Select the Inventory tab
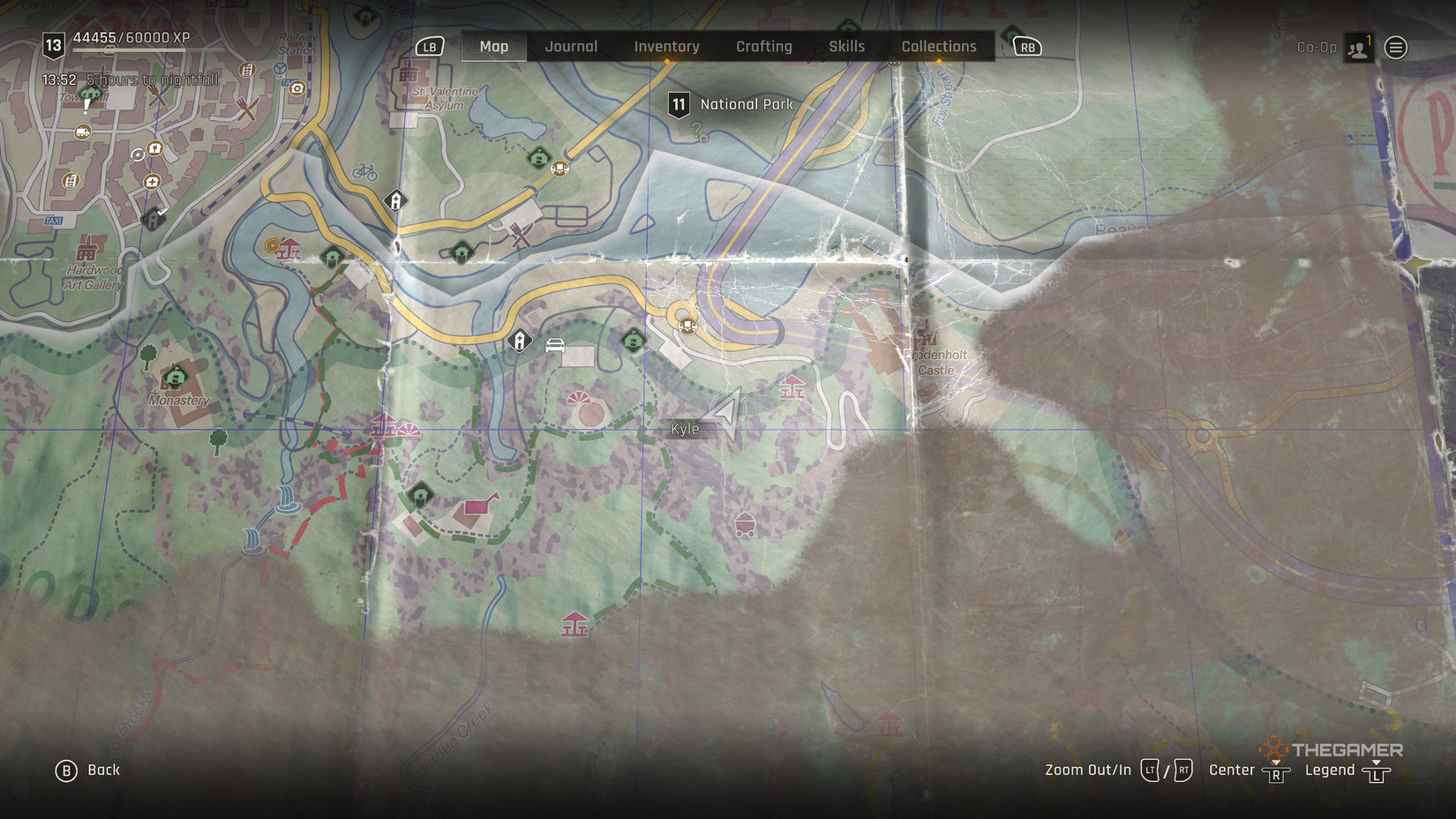 tap(666, 46)
